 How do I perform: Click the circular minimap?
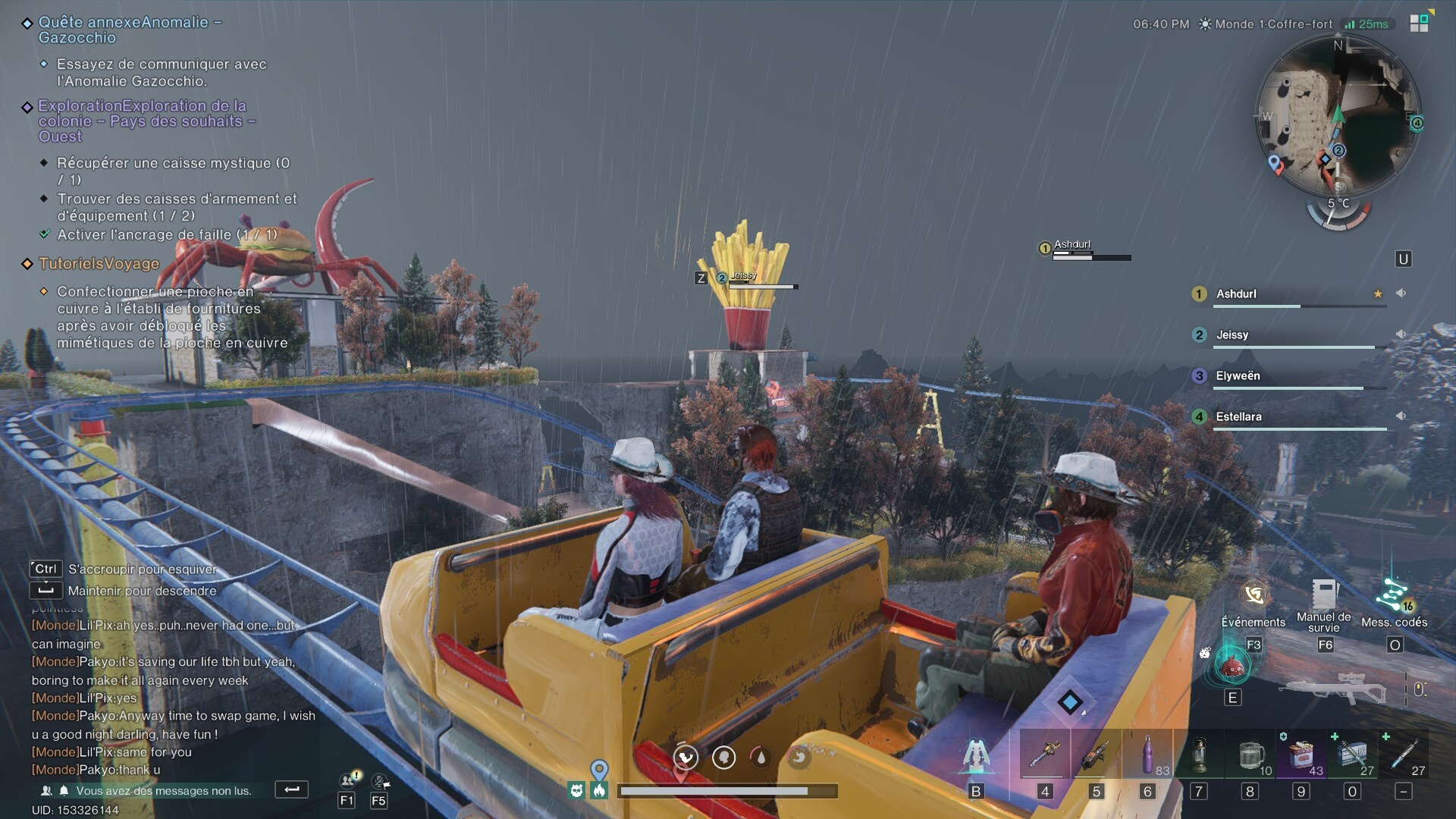(1338, 114)
